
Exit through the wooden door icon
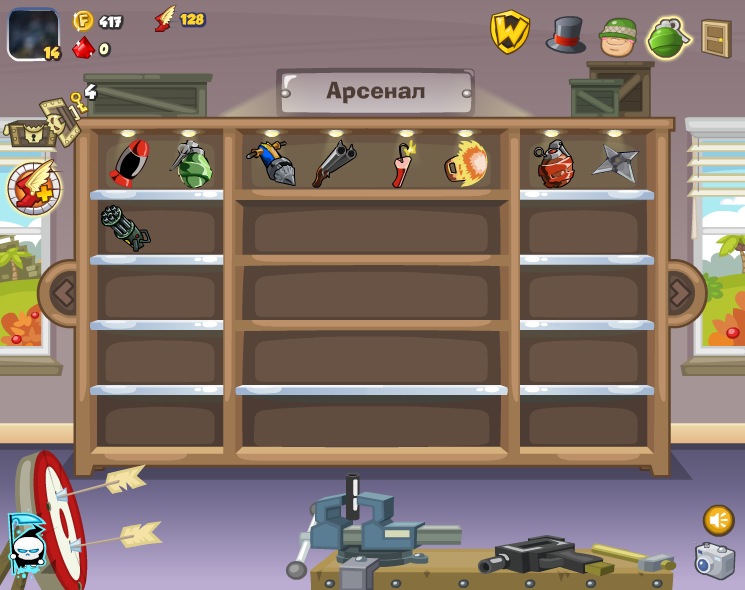[716, 38]
